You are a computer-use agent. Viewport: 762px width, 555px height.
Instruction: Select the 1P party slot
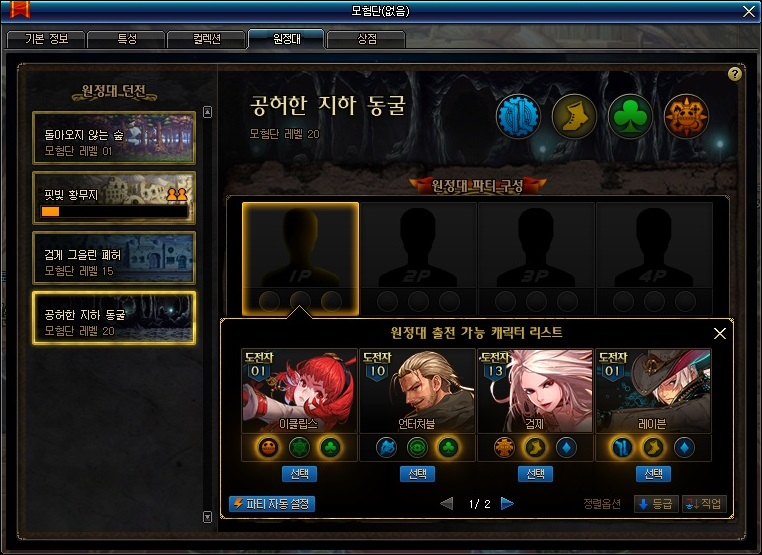pos(301,258)
